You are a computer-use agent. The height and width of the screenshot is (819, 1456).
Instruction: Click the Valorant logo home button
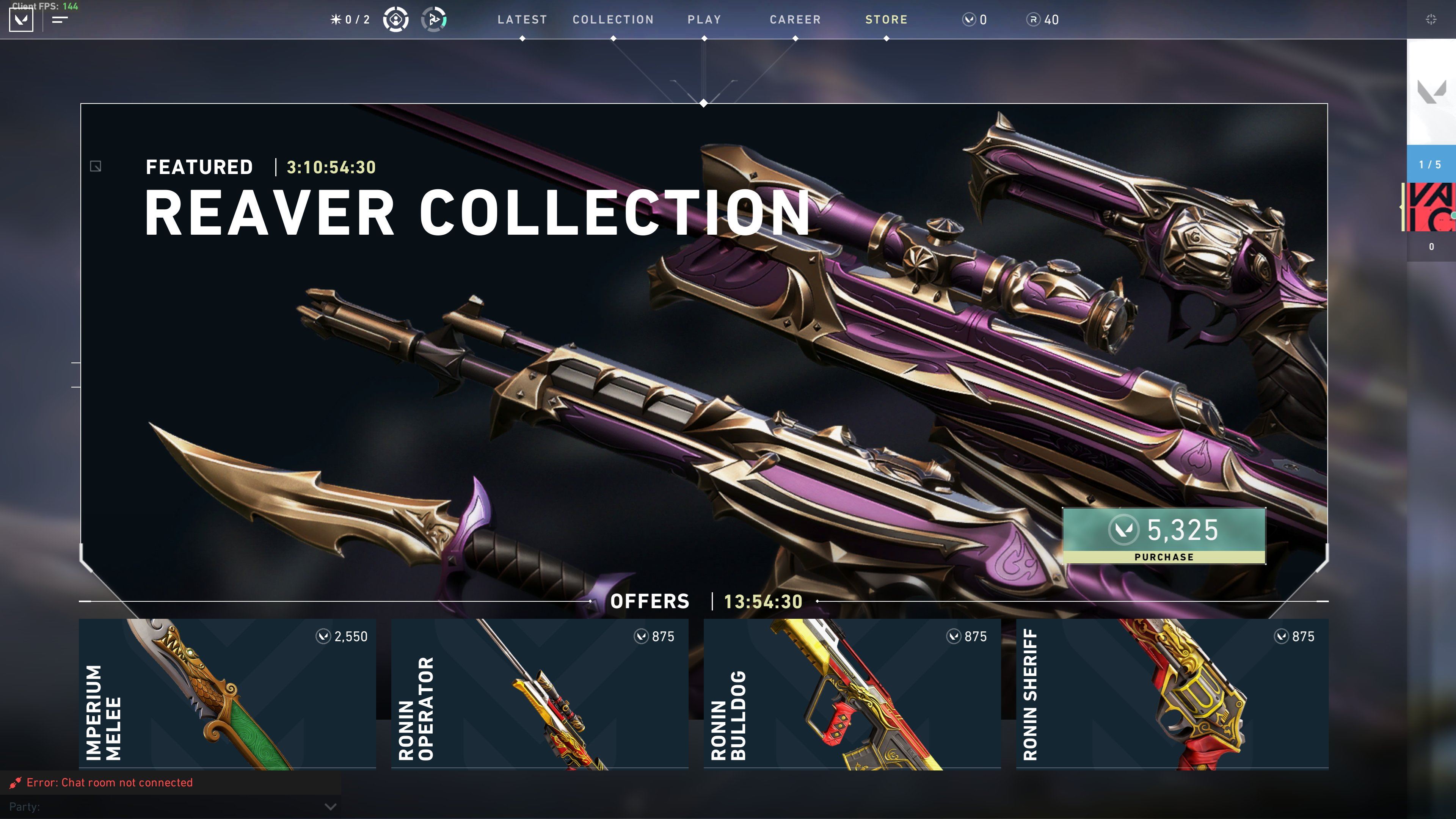[x=21, y=20]
